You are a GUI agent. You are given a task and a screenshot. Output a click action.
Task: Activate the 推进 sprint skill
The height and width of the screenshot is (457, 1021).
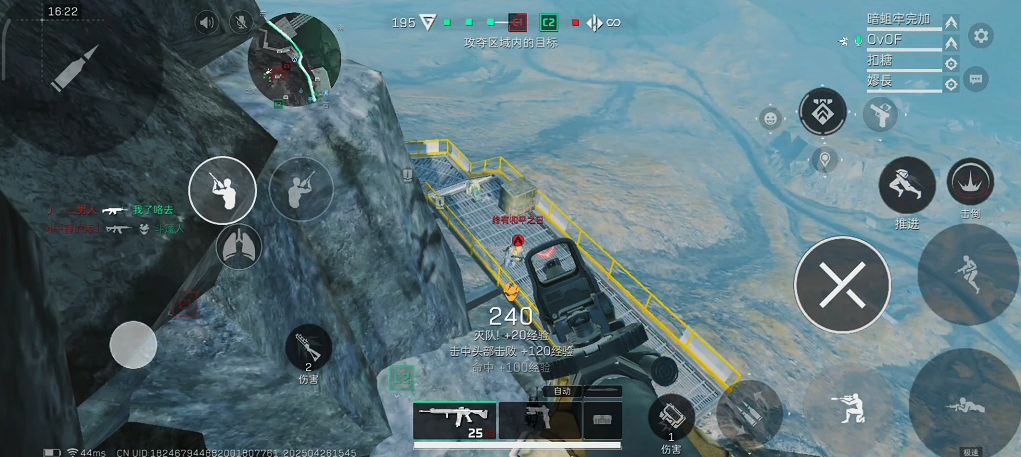tap(907, 185)
